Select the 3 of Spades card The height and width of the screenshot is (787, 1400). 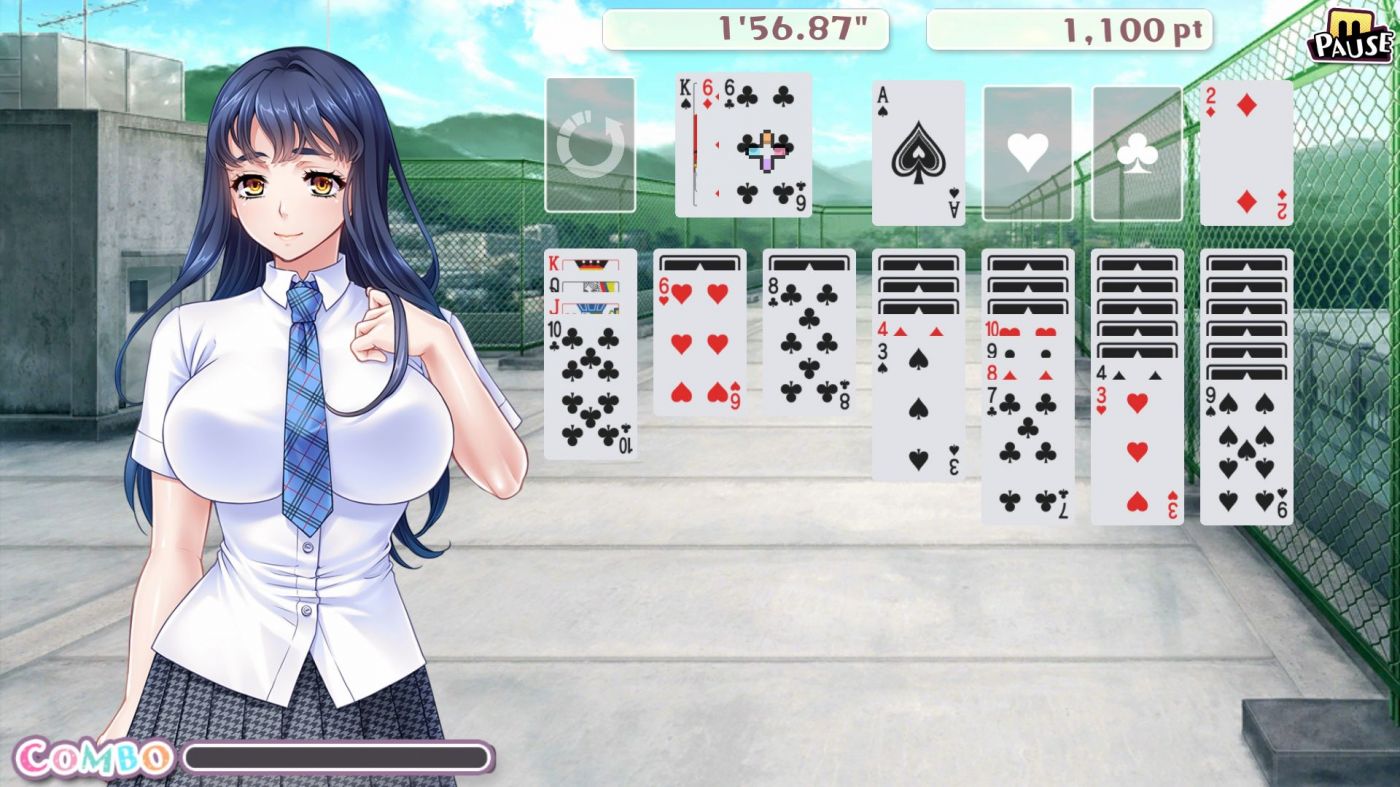coord(918,410)
